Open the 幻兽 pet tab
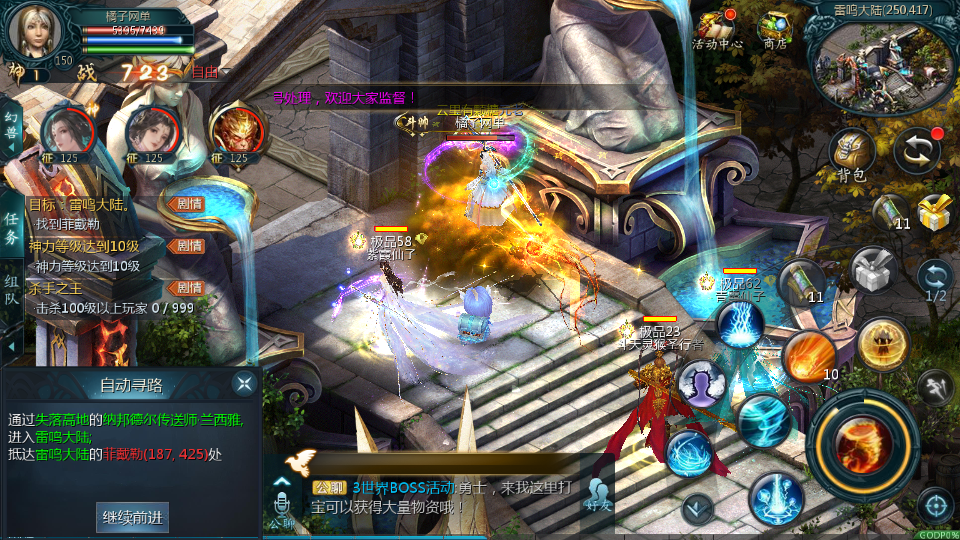The image size is (960, 540). [x=11, y=129]
